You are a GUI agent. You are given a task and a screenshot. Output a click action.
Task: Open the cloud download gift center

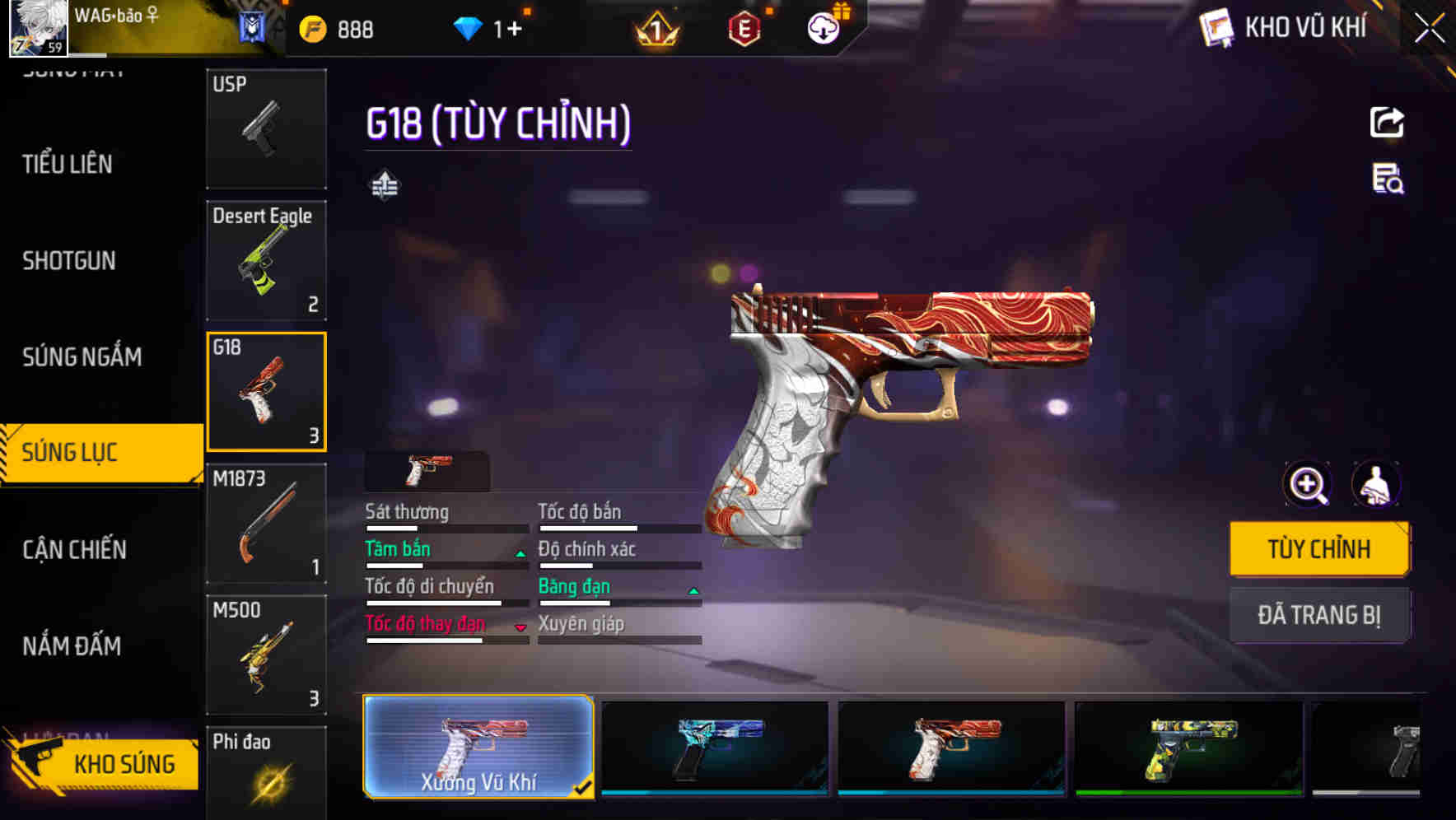click(823, 27)
